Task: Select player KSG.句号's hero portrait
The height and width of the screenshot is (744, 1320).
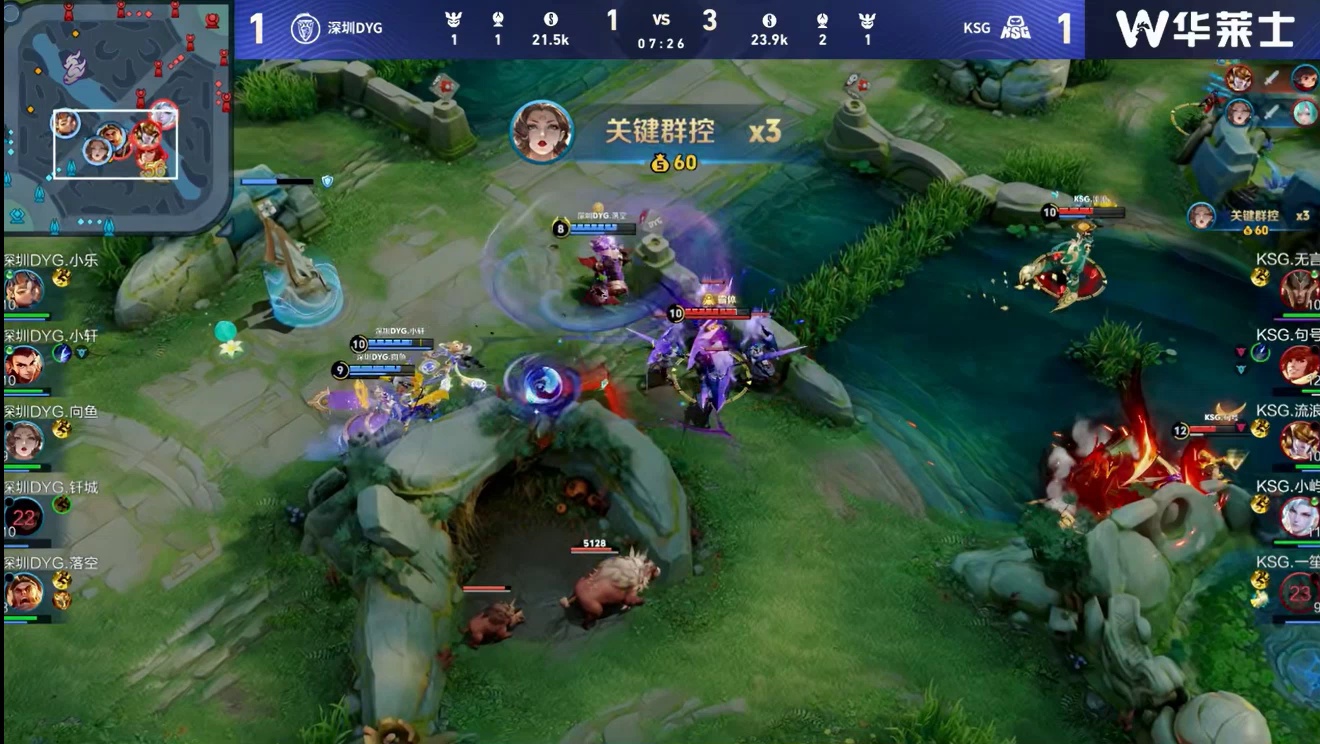Action: (x=1299, y=365)
